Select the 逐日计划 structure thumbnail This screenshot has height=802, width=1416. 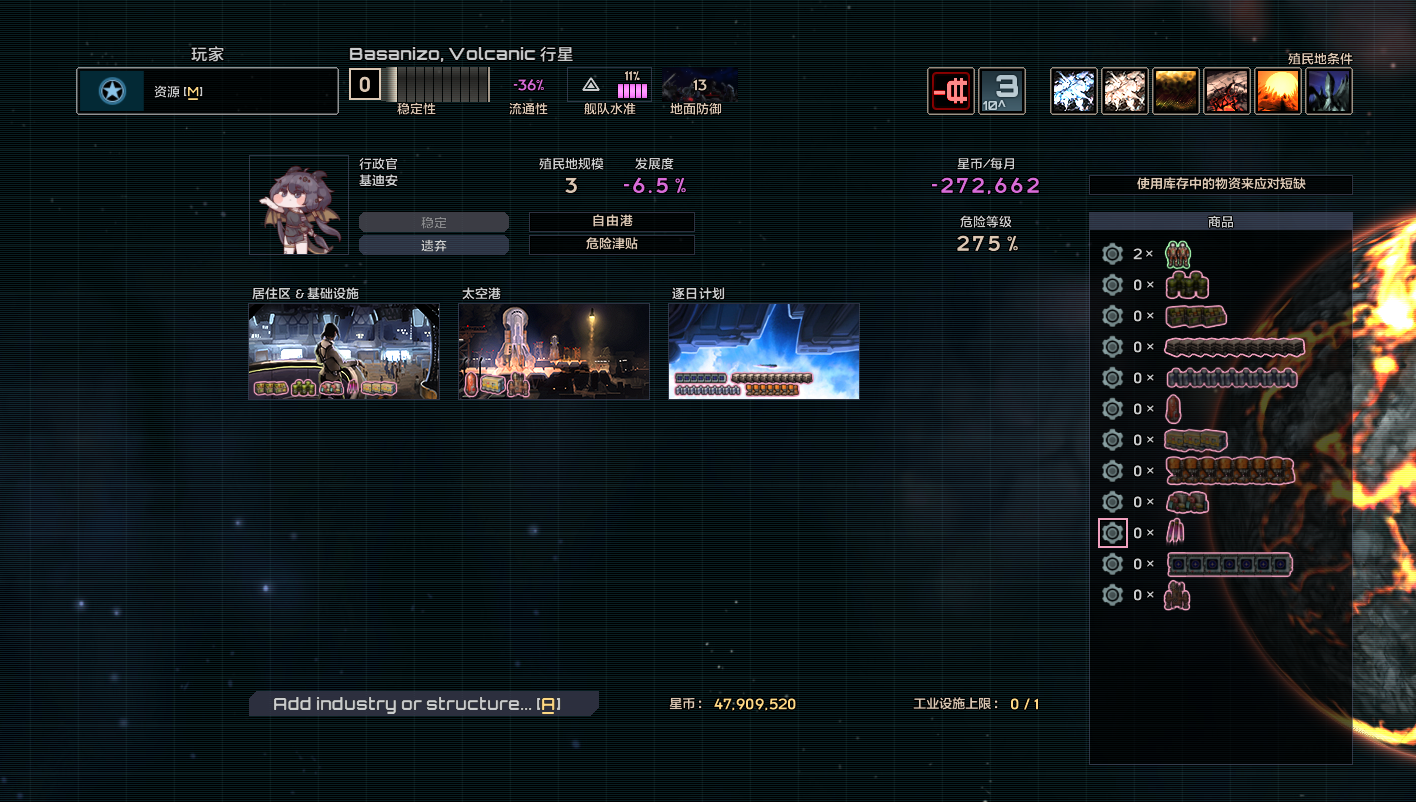pyautogui.click(x=764, y=351)
